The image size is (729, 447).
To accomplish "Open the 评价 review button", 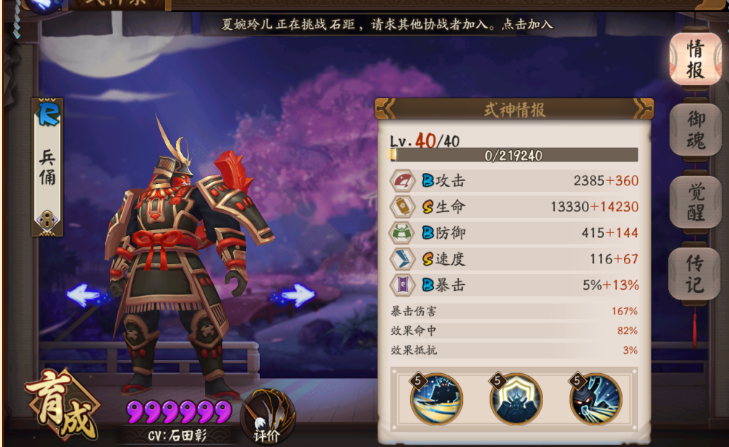I will pyautogui.click(x=264, y=412).
